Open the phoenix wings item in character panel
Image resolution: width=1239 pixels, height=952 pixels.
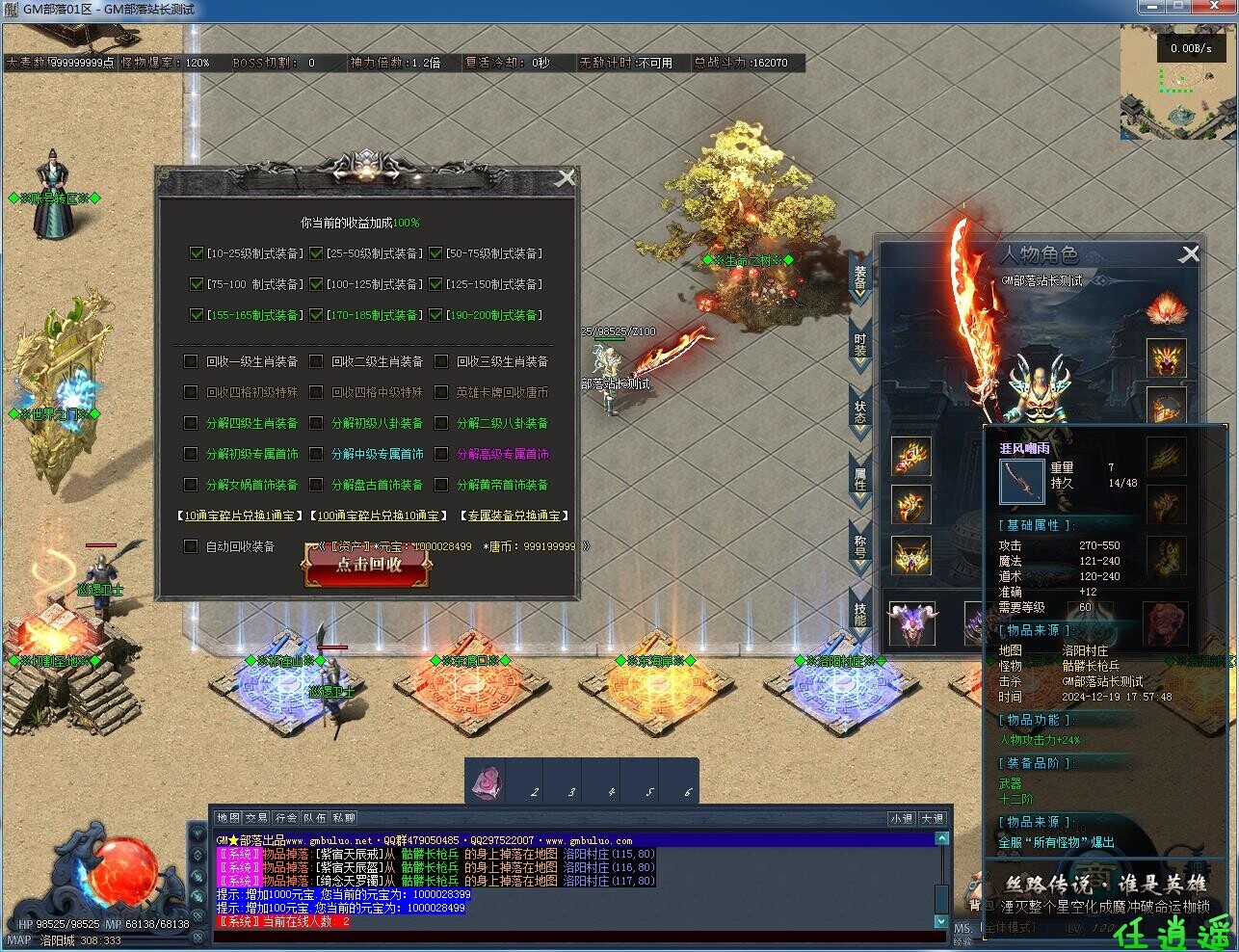click(x=1166, y=308)
